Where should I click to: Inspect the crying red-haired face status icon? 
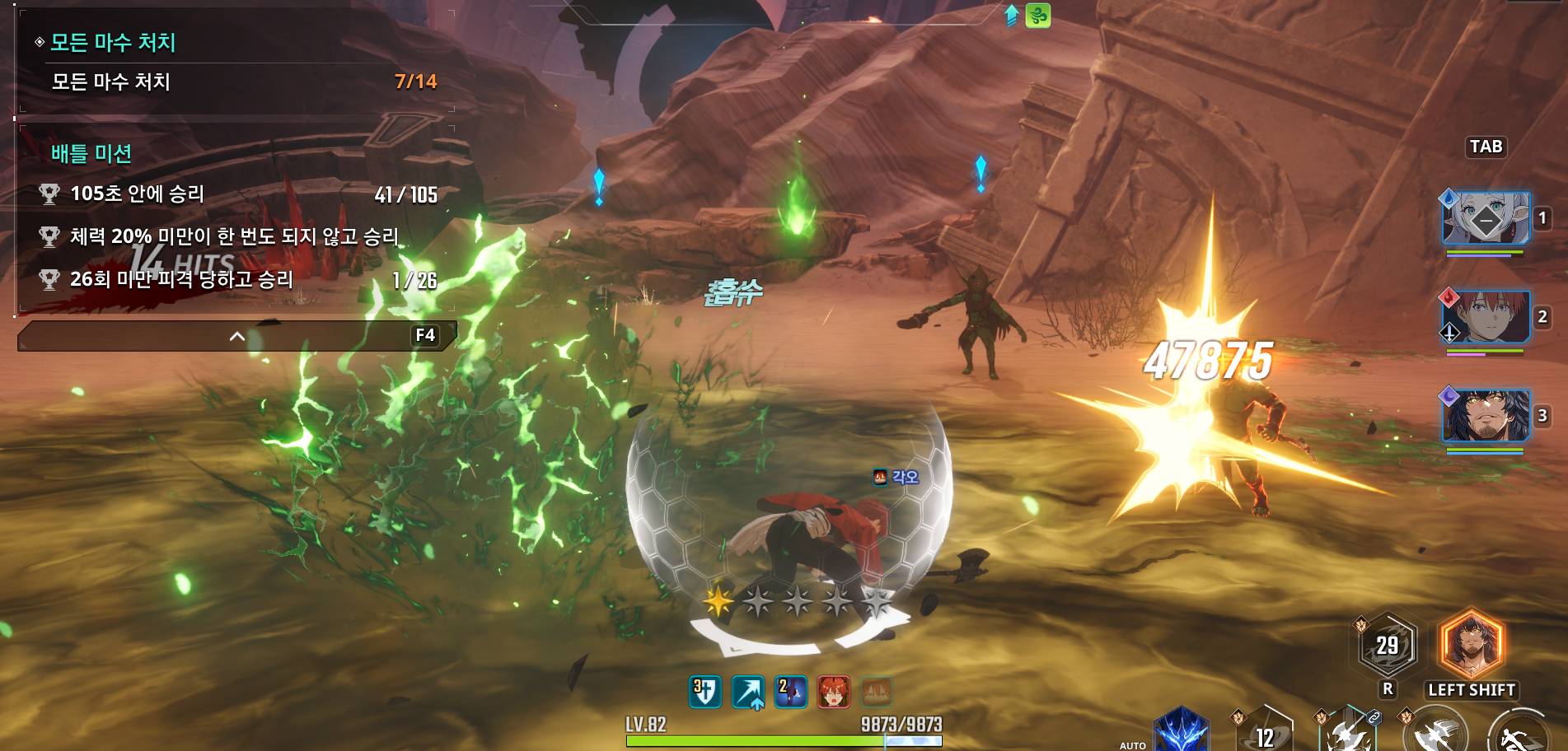click(833, 692)
